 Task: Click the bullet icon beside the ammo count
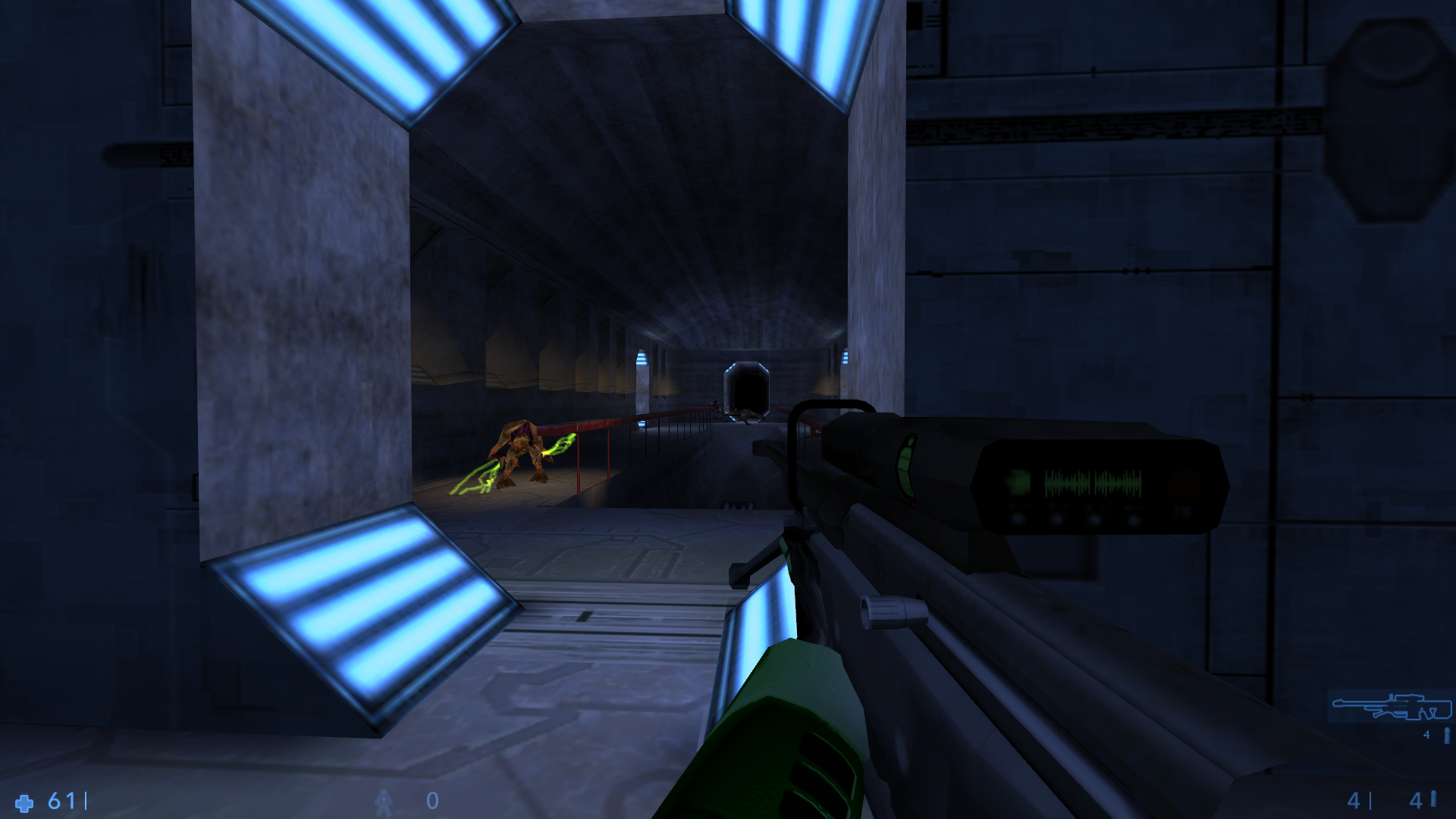(1433, 800)
